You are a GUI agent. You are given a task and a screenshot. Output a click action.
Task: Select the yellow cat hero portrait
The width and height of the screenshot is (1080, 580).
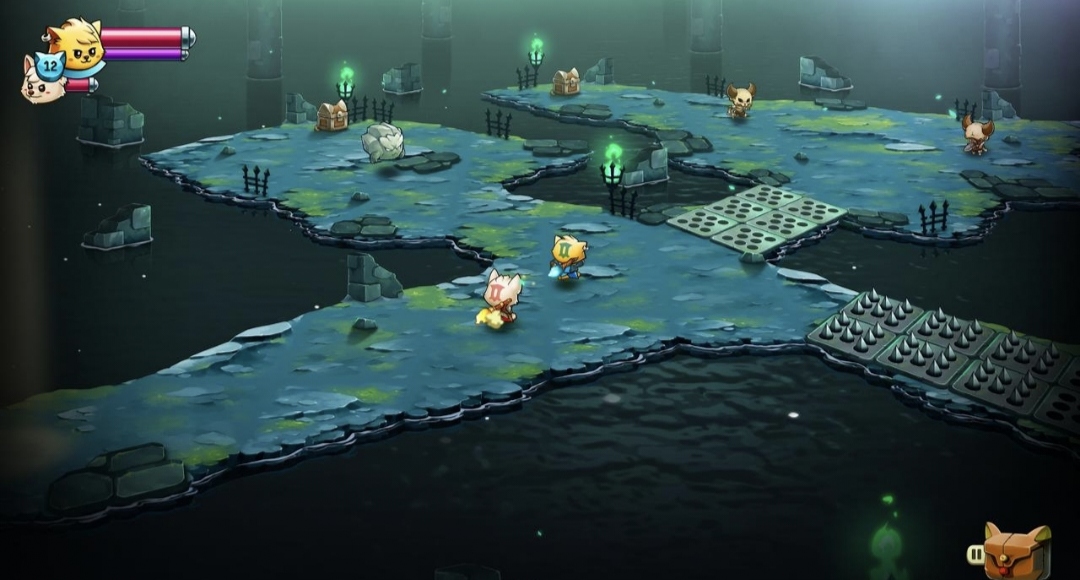(x=76, y=45)
